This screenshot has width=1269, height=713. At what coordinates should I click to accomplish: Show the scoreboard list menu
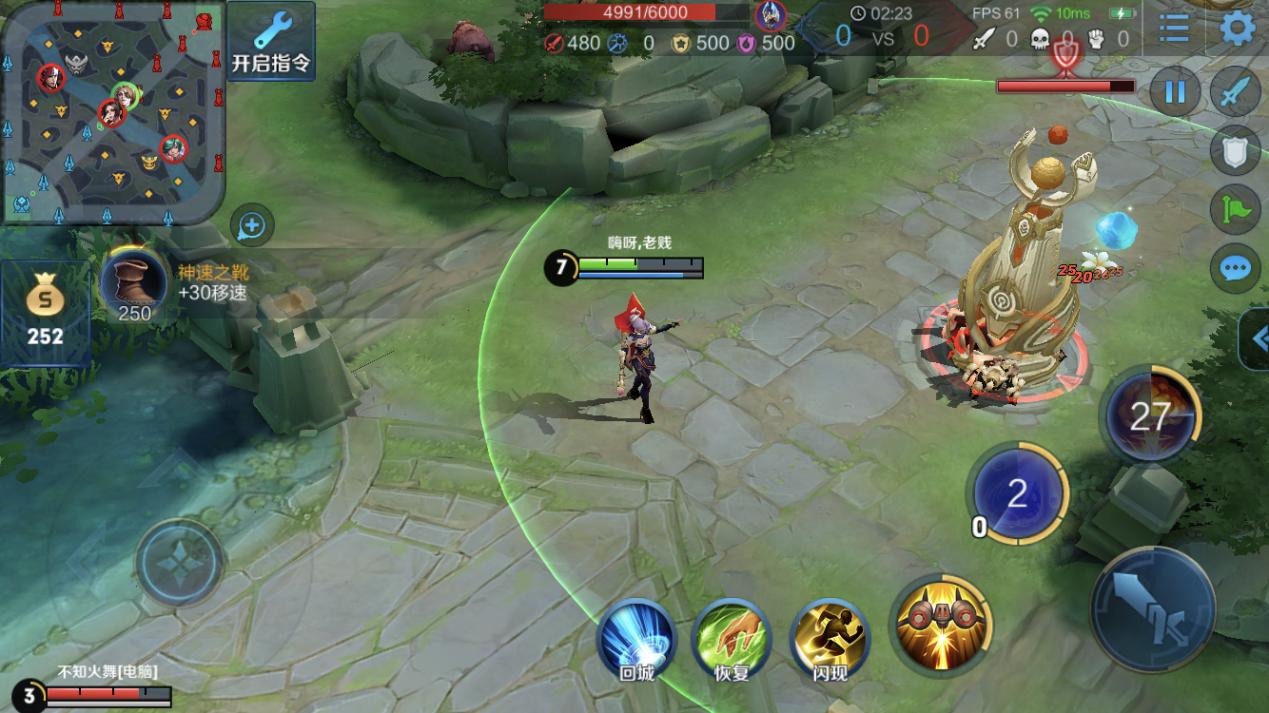click(x=1174, y=28)
